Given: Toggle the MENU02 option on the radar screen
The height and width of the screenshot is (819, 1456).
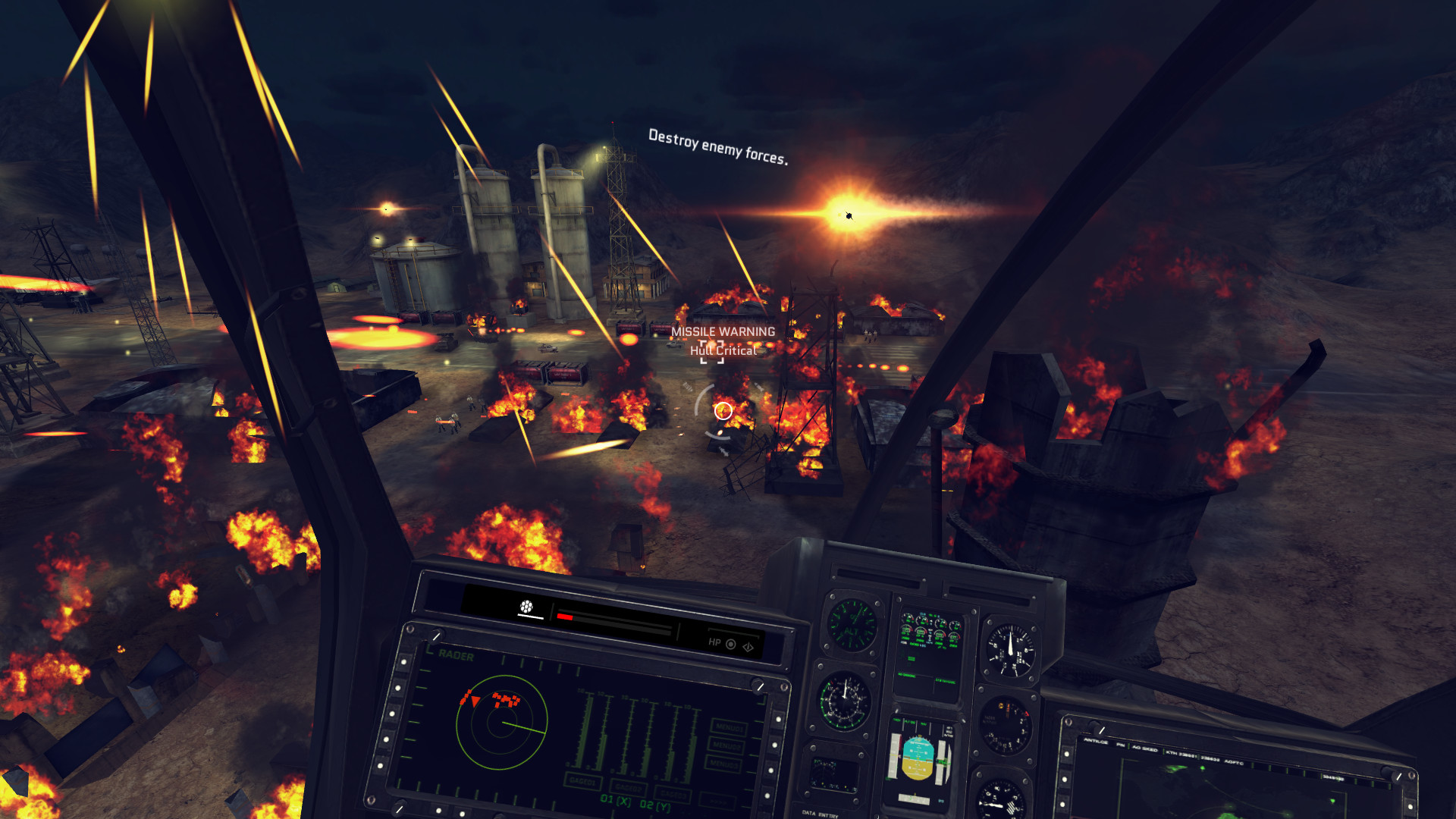Looking at the screenshot, I should 726,745.
